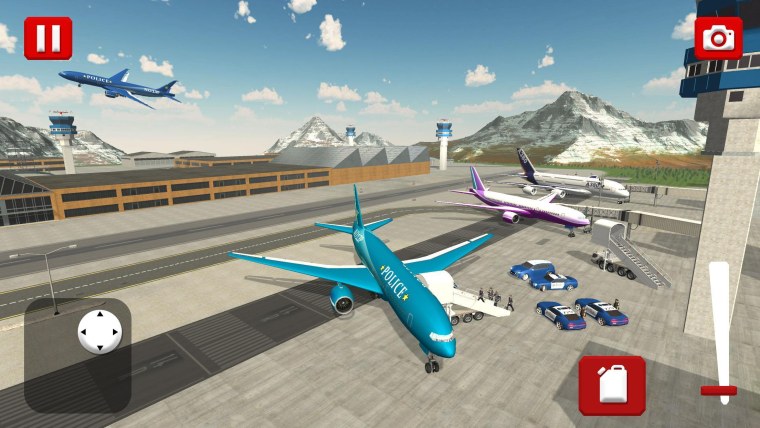The height and width of the screenshot is (428, 760).
Task: Switch view with the red camera button
Action: coord(718,38)
